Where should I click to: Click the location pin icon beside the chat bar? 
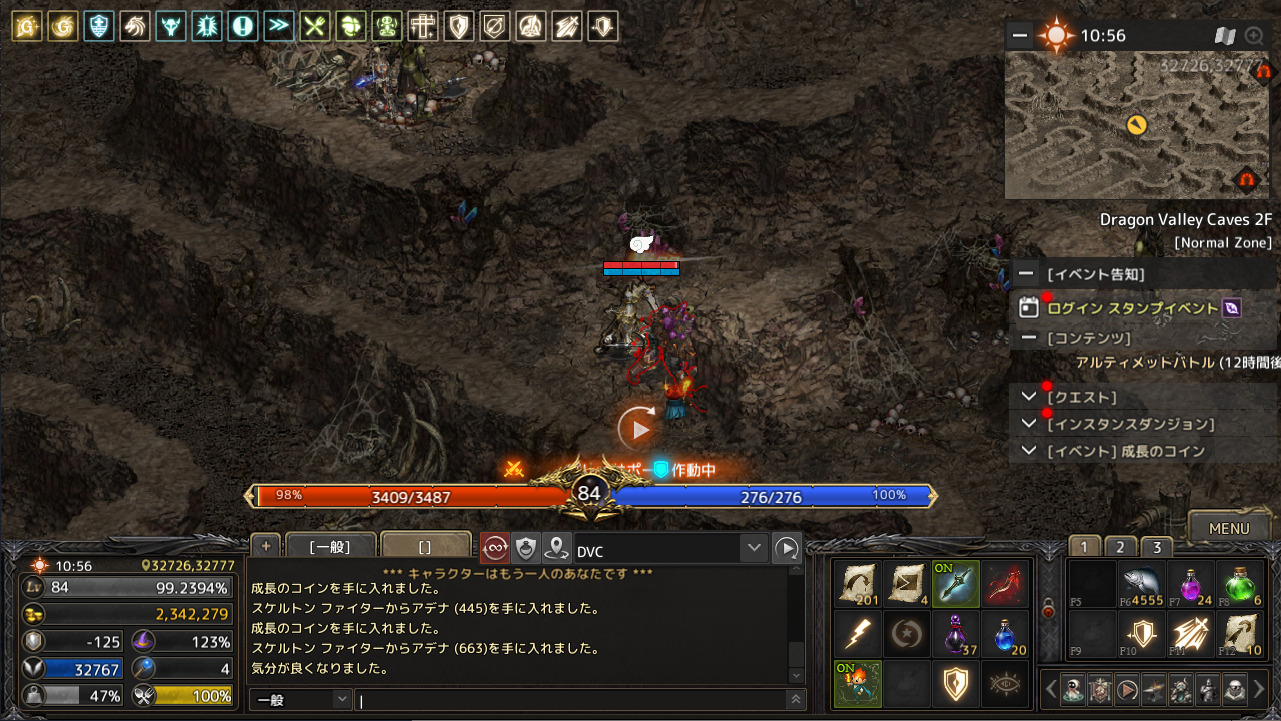[556, 547]
